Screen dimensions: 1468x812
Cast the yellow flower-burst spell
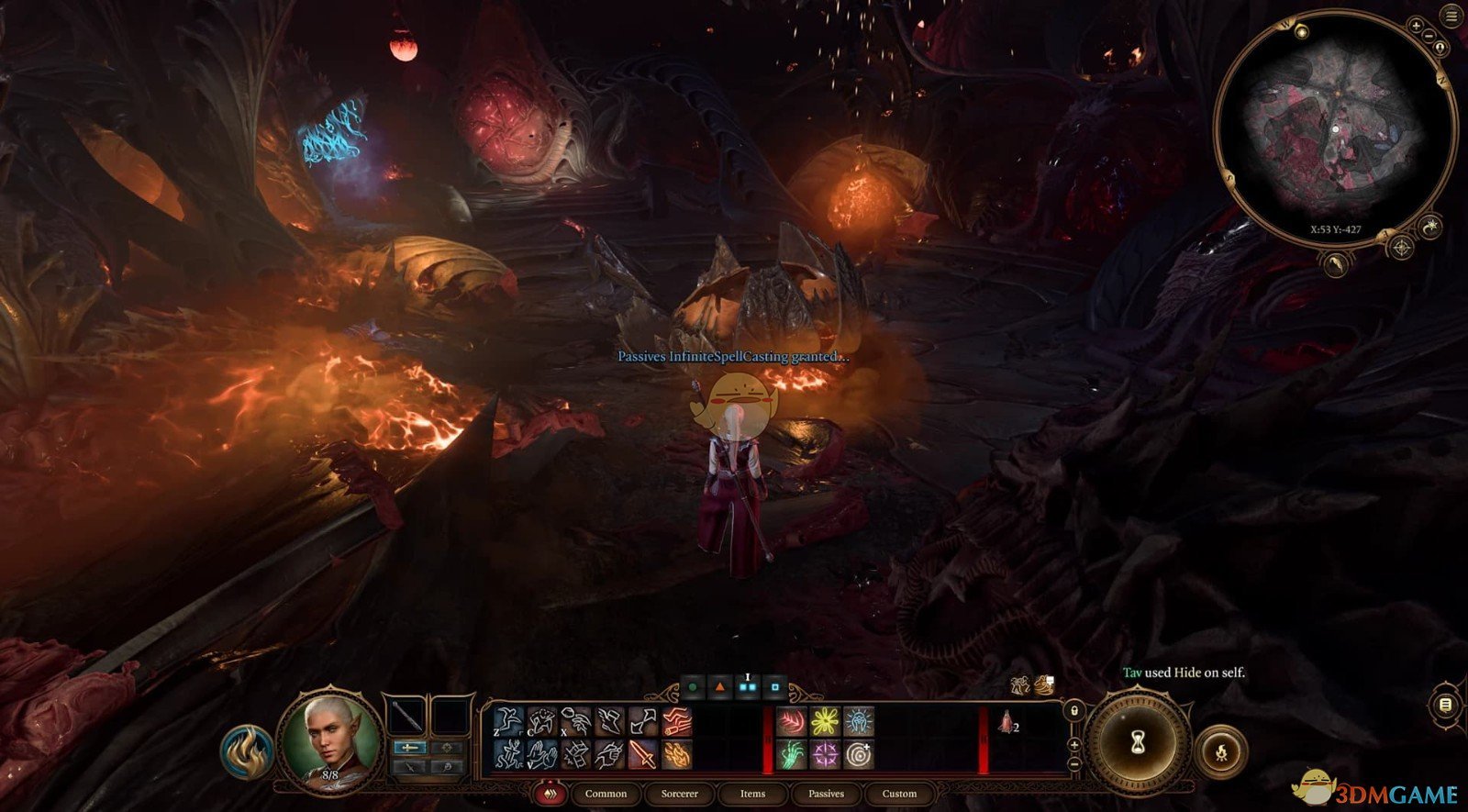(x=824, y=721)
